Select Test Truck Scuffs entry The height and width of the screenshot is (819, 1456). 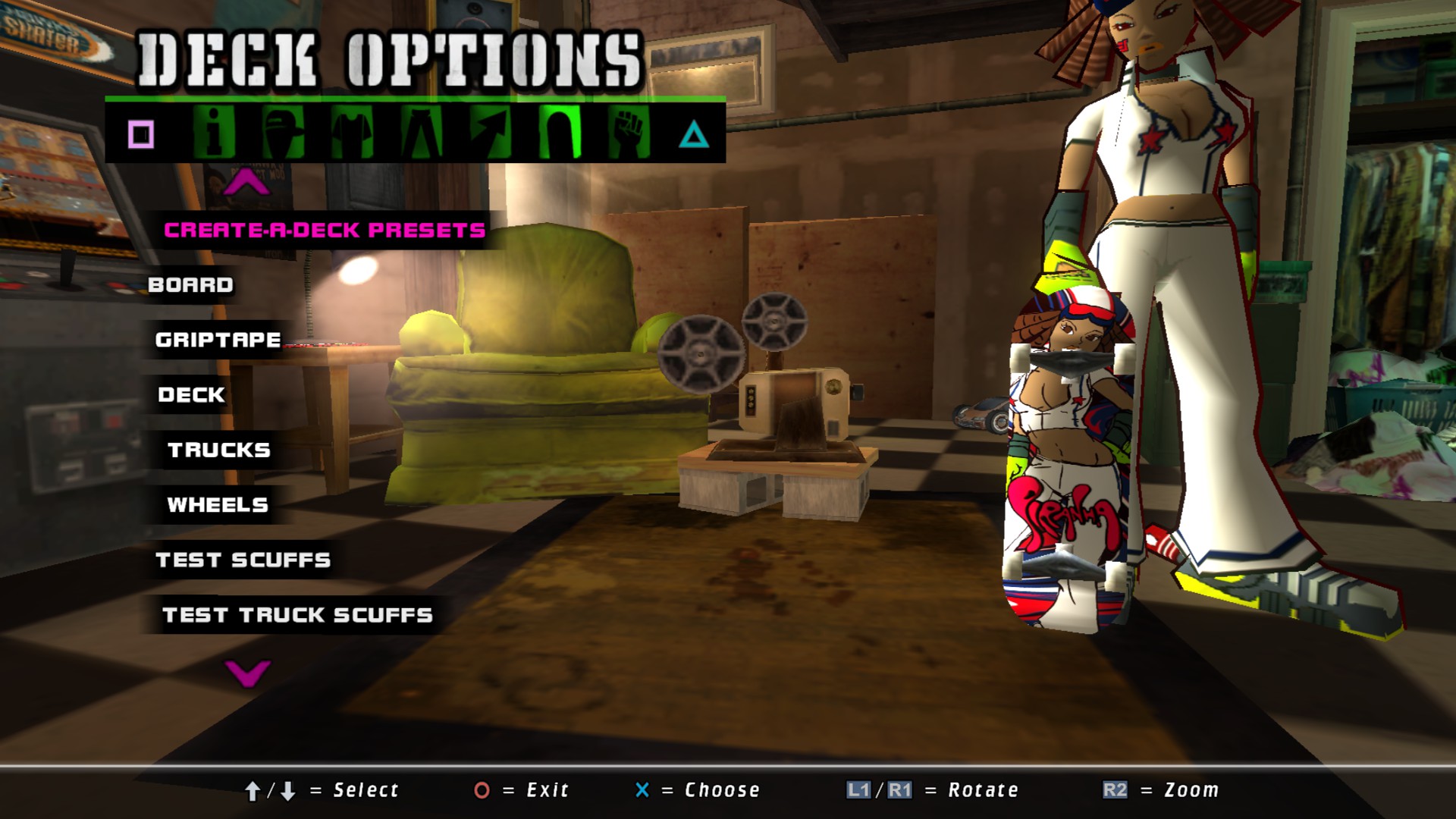297,615
